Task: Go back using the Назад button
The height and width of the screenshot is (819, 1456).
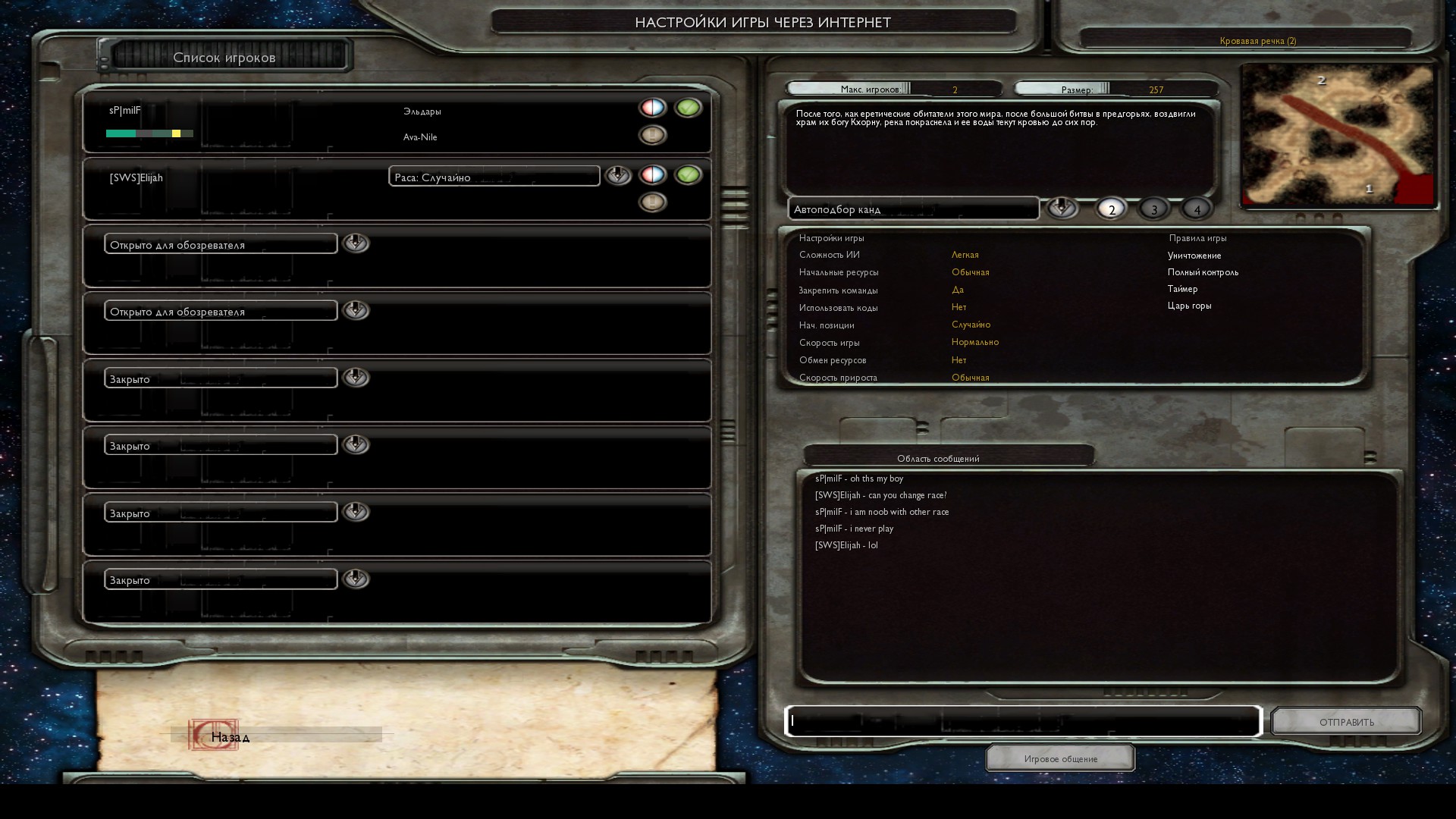Action: coord(229,736)
